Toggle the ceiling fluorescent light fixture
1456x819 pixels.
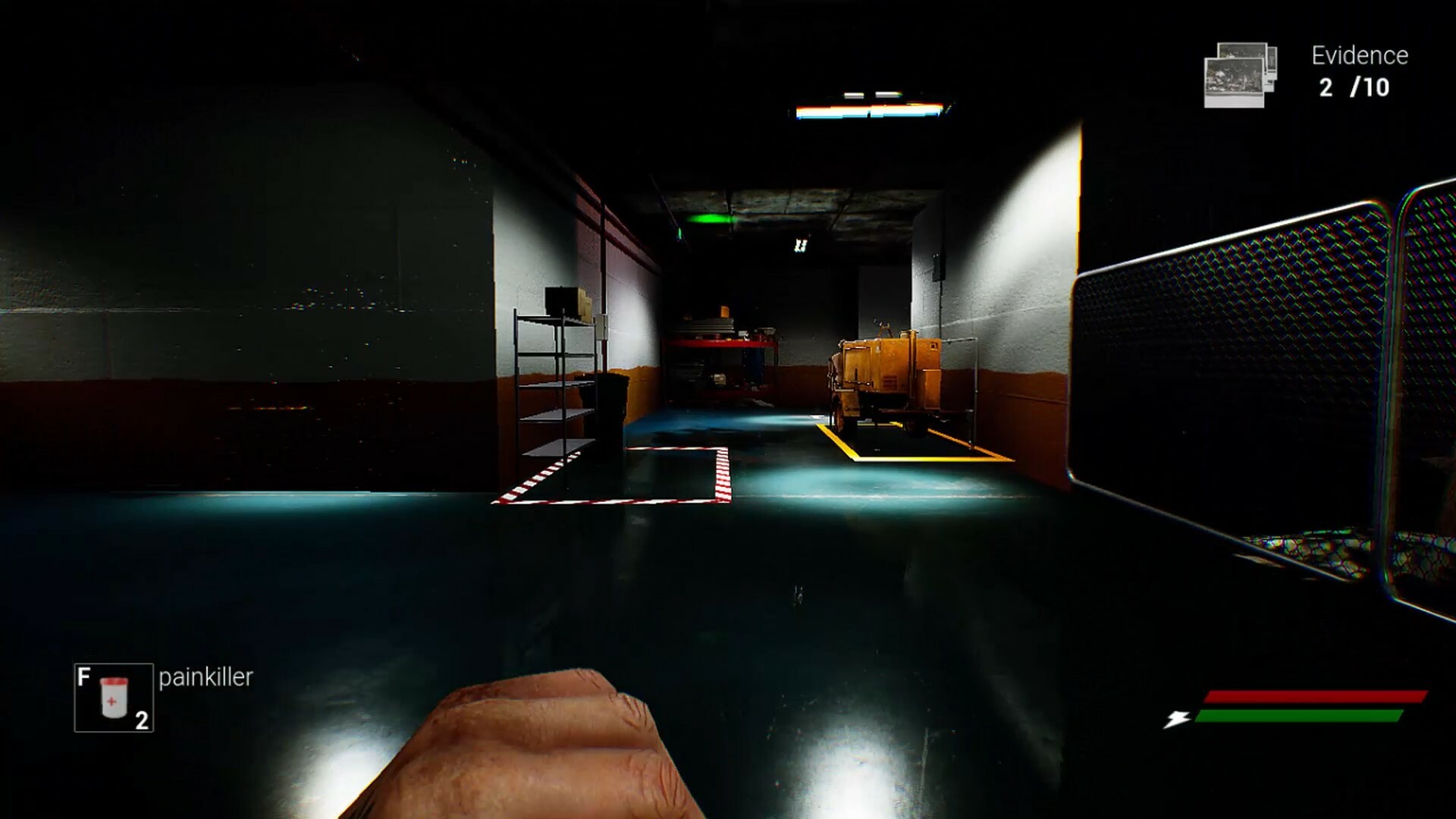869,111
